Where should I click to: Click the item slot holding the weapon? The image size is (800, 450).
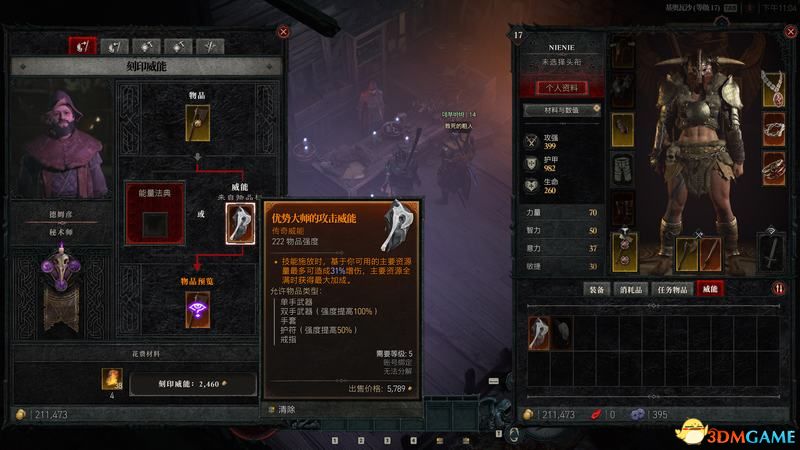pyautogui.click(x=198, y=123)
